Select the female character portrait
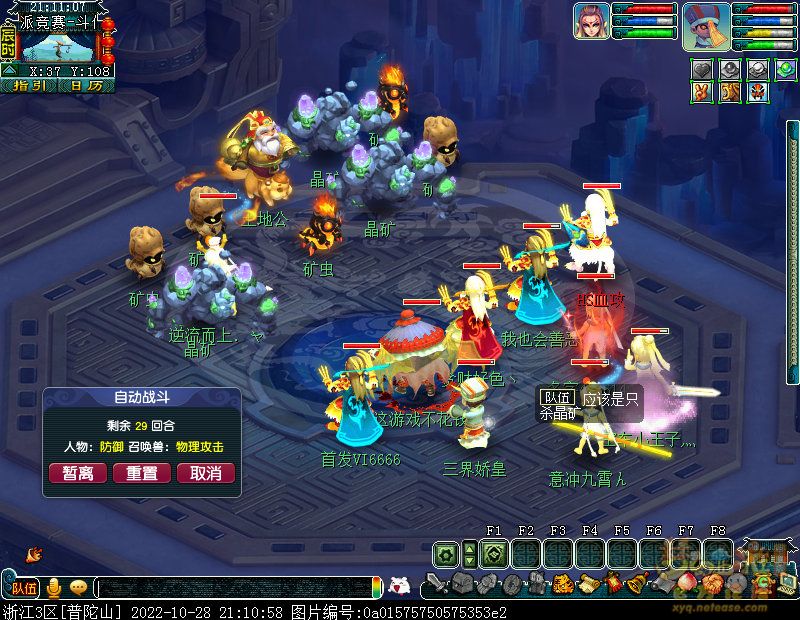The height and width of the screenshot is (620, 800). coord(592,22)
